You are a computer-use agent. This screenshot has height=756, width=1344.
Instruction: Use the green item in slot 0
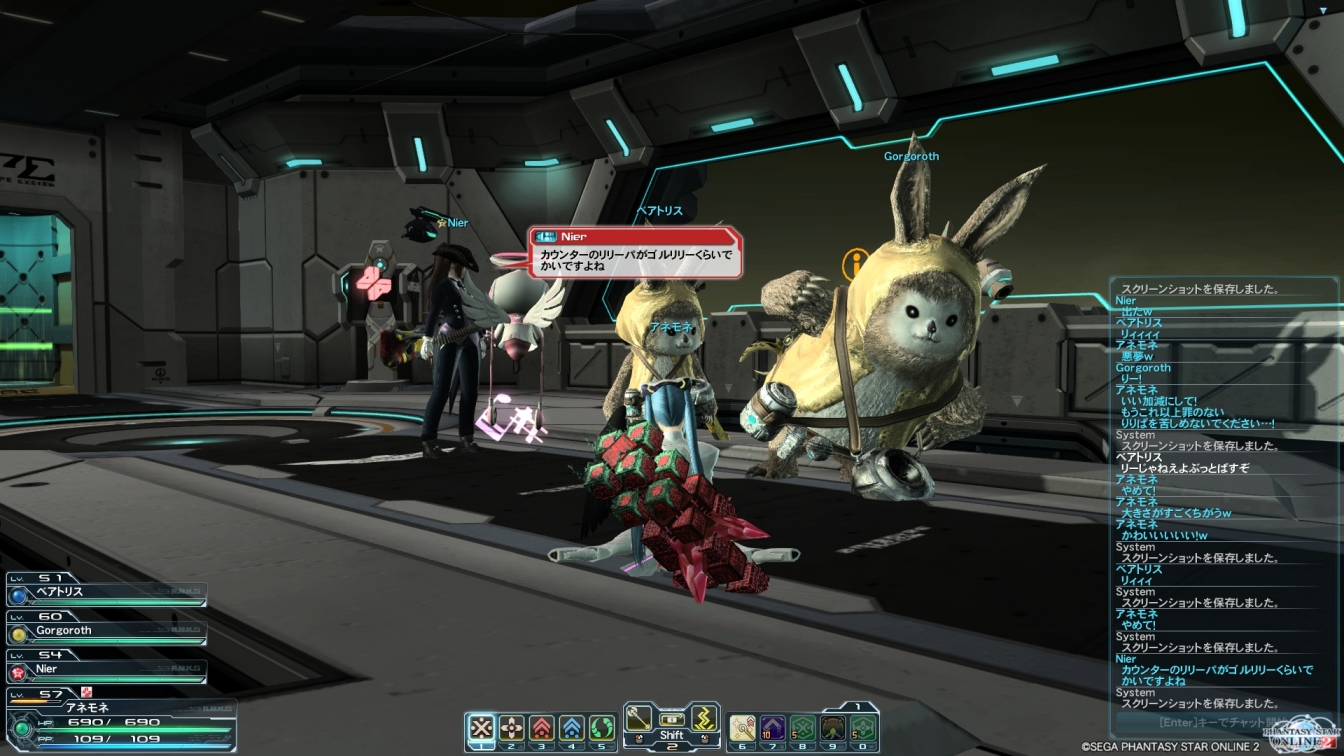pyautogui.click(x=862, y=728)
